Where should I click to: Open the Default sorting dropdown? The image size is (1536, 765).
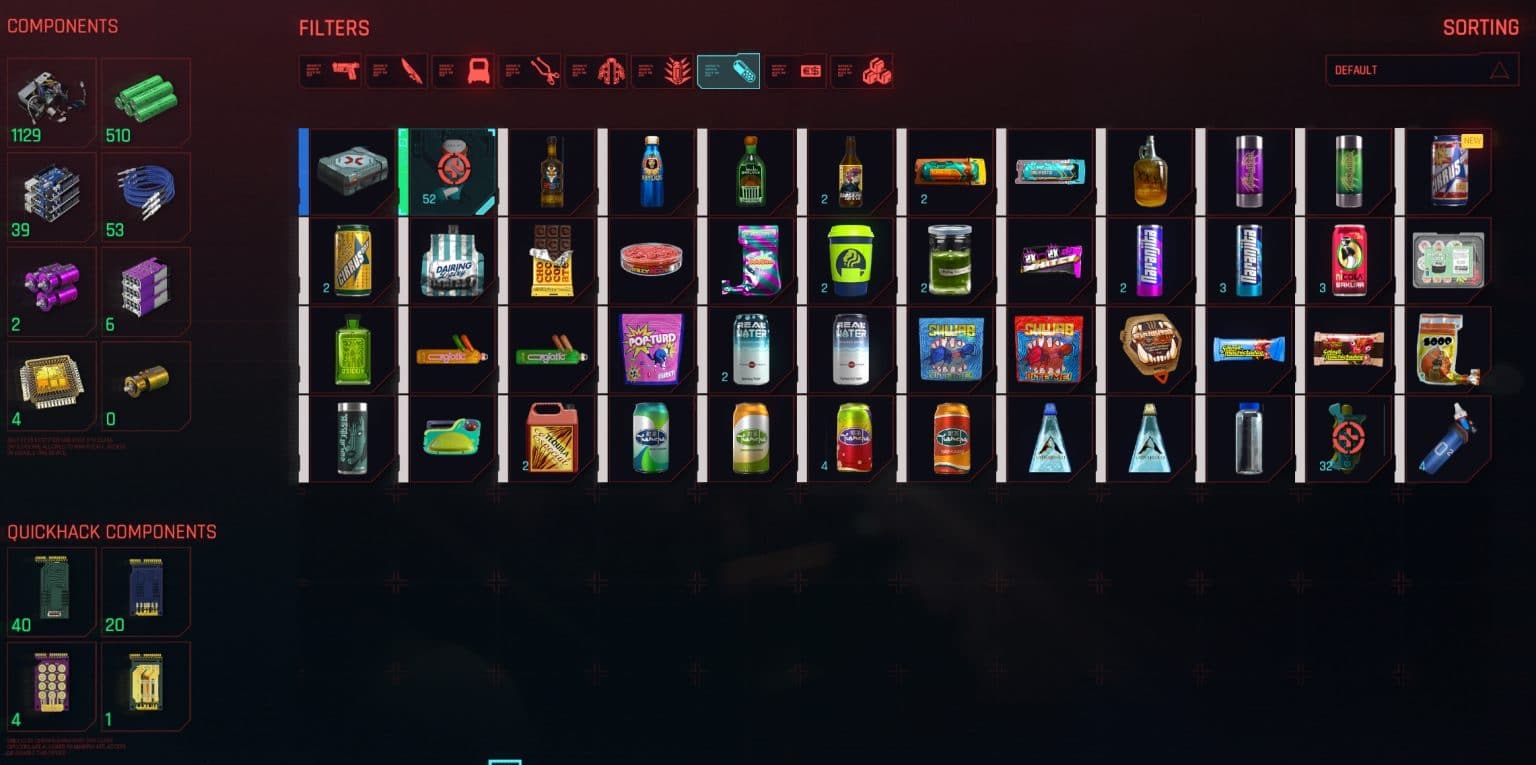pos(1420,70)
